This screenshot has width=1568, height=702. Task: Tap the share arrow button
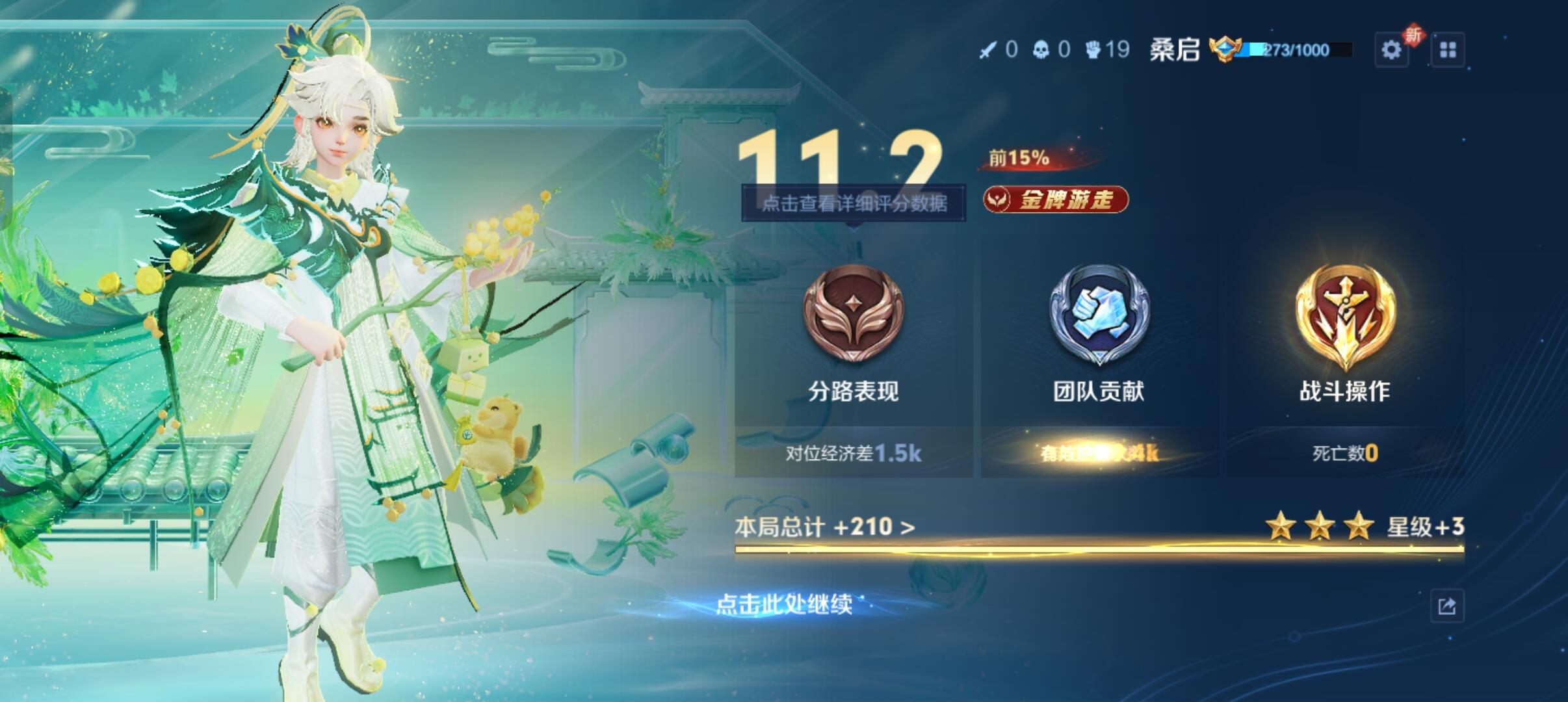click(1447, 606)
